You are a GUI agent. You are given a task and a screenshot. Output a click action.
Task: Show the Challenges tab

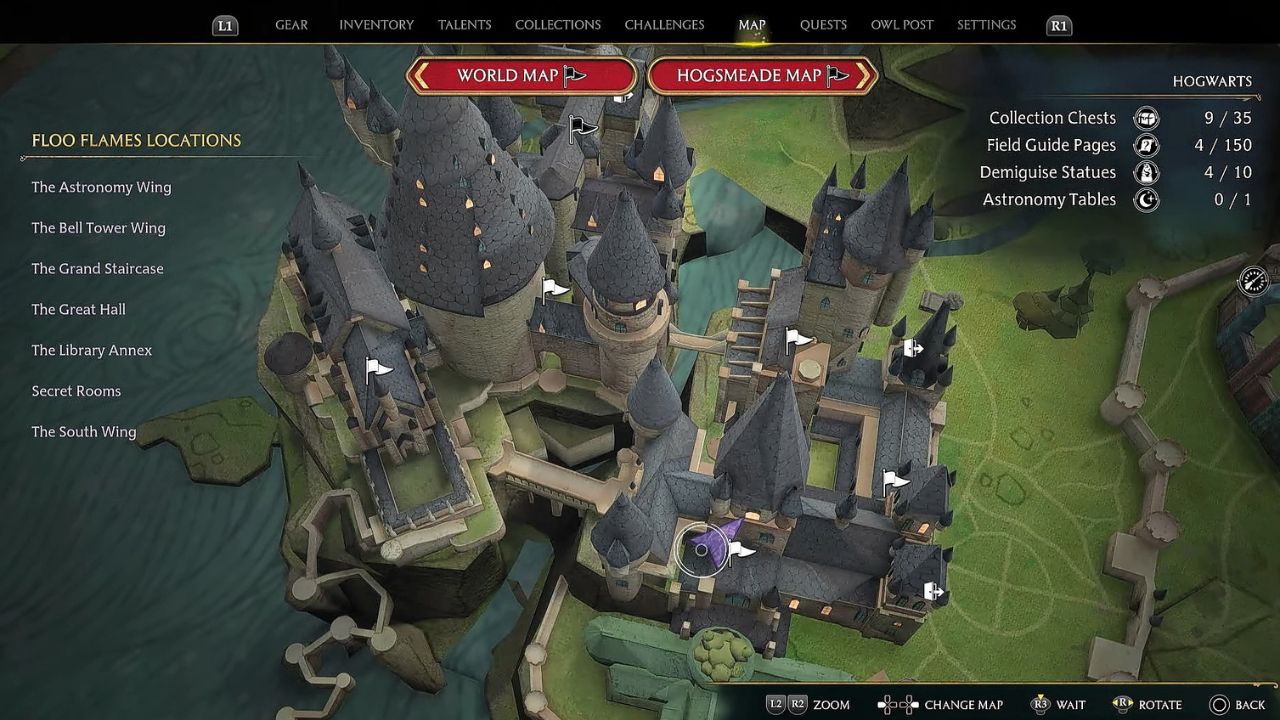(664, 25)
